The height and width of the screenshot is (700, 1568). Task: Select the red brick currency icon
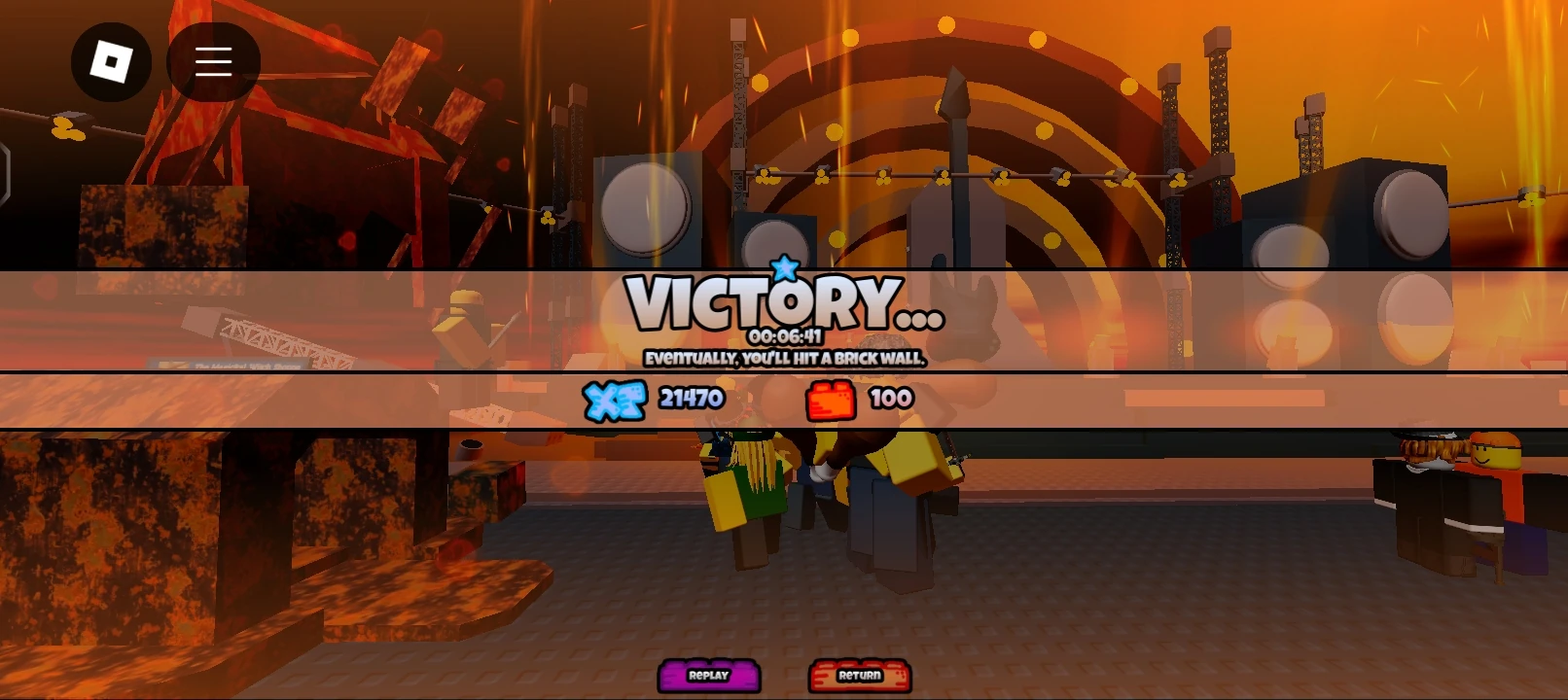click(829, 398)
